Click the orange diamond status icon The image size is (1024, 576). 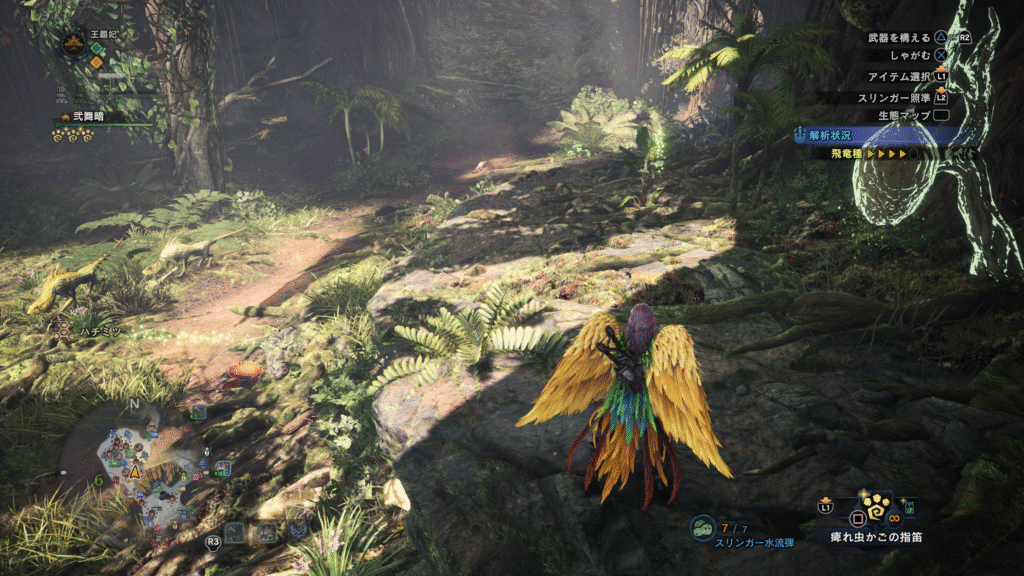coord(96,62)
